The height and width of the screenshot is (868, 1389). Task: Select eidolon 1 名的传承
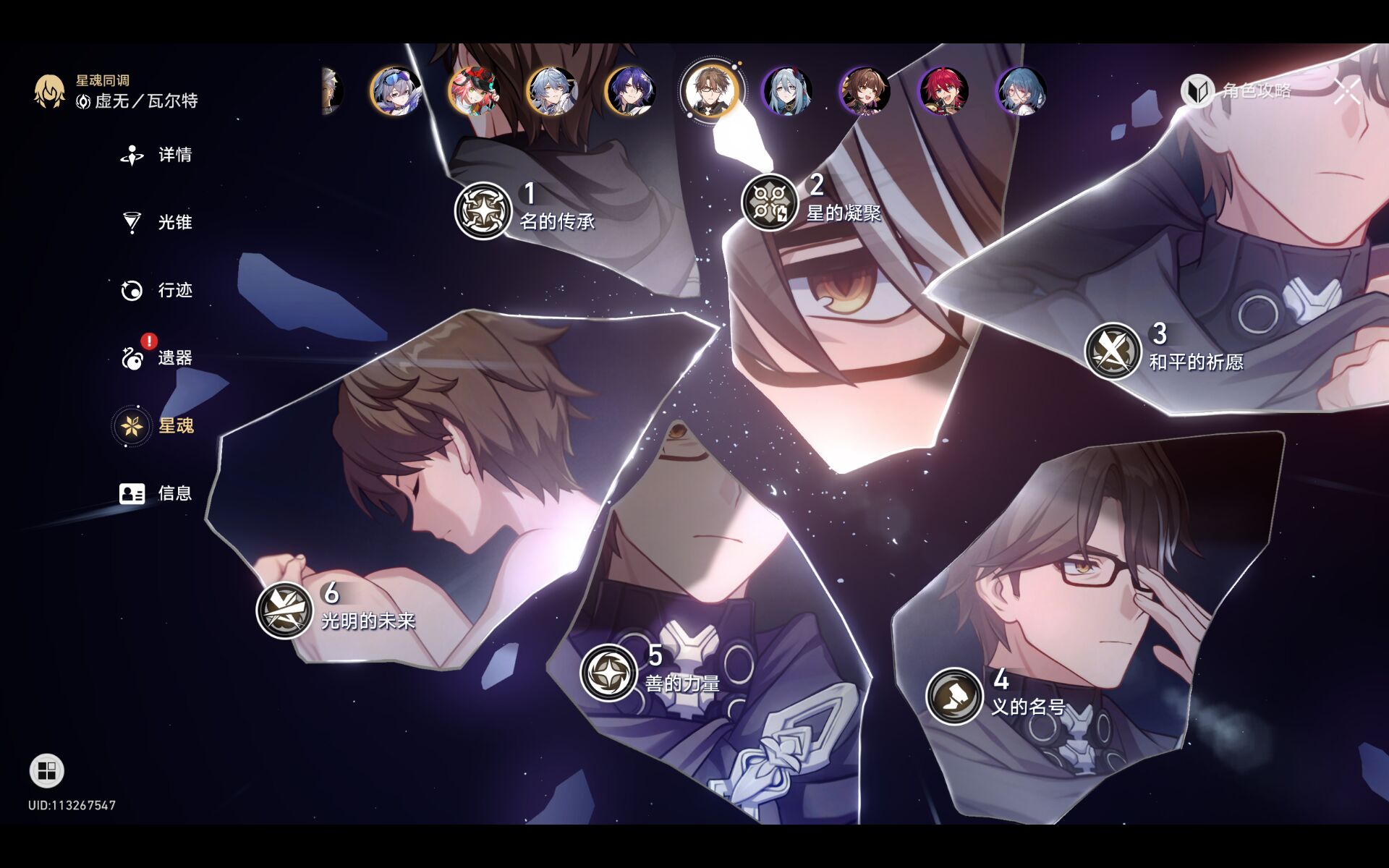(x=483, y=210)
